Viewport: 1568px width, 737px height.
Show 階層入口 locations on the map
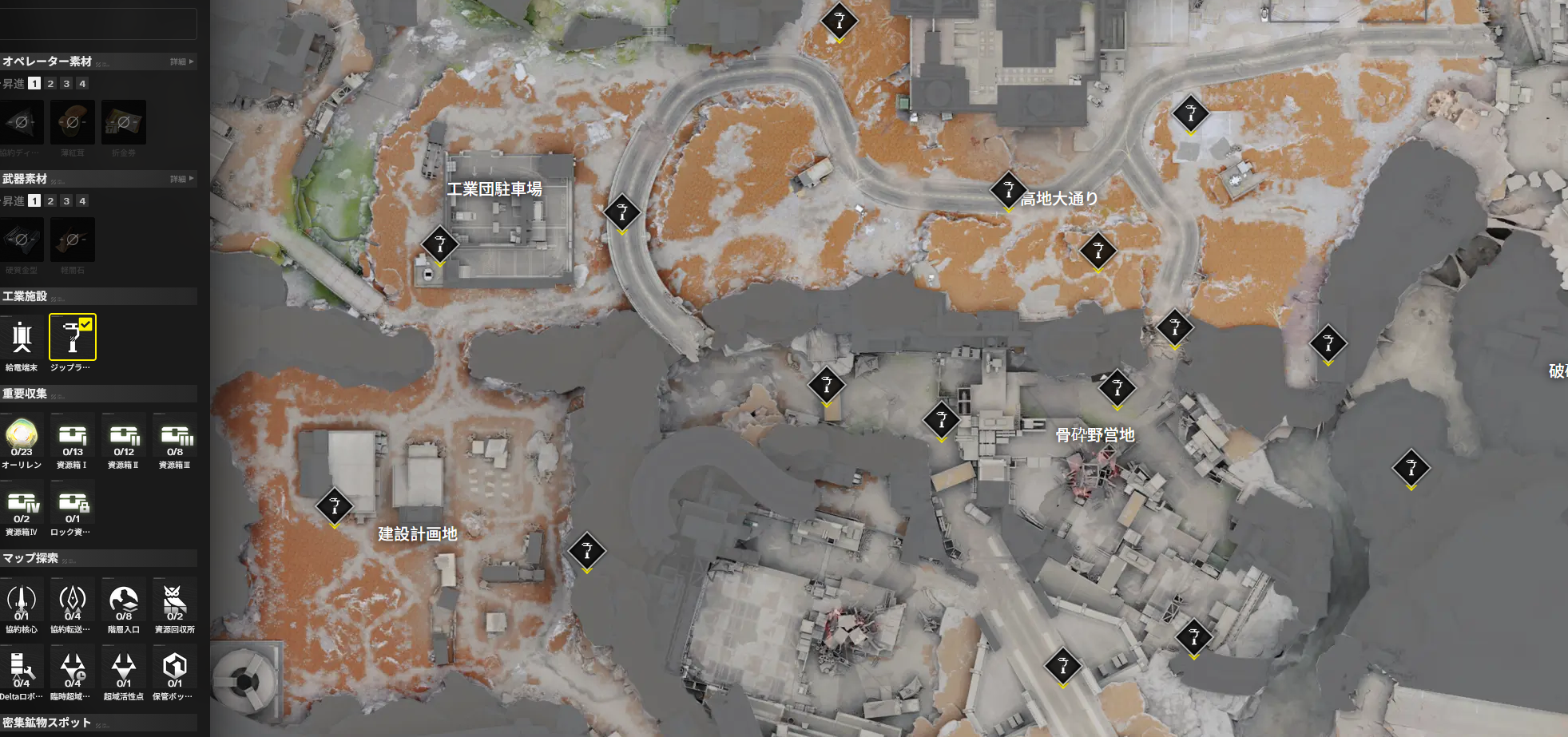[x=124, y=601]
